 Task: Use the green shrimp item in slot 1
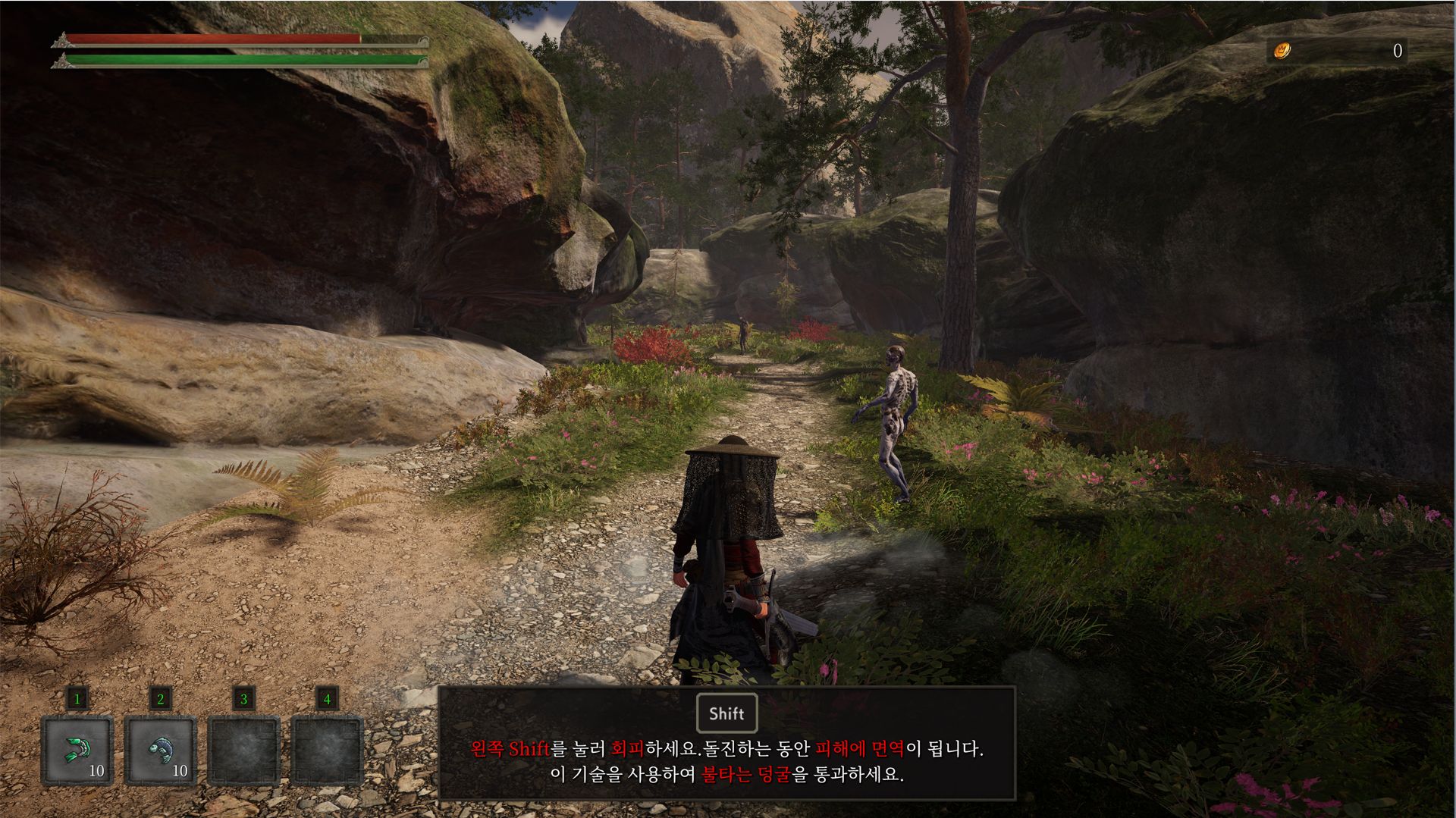[77, 750]
